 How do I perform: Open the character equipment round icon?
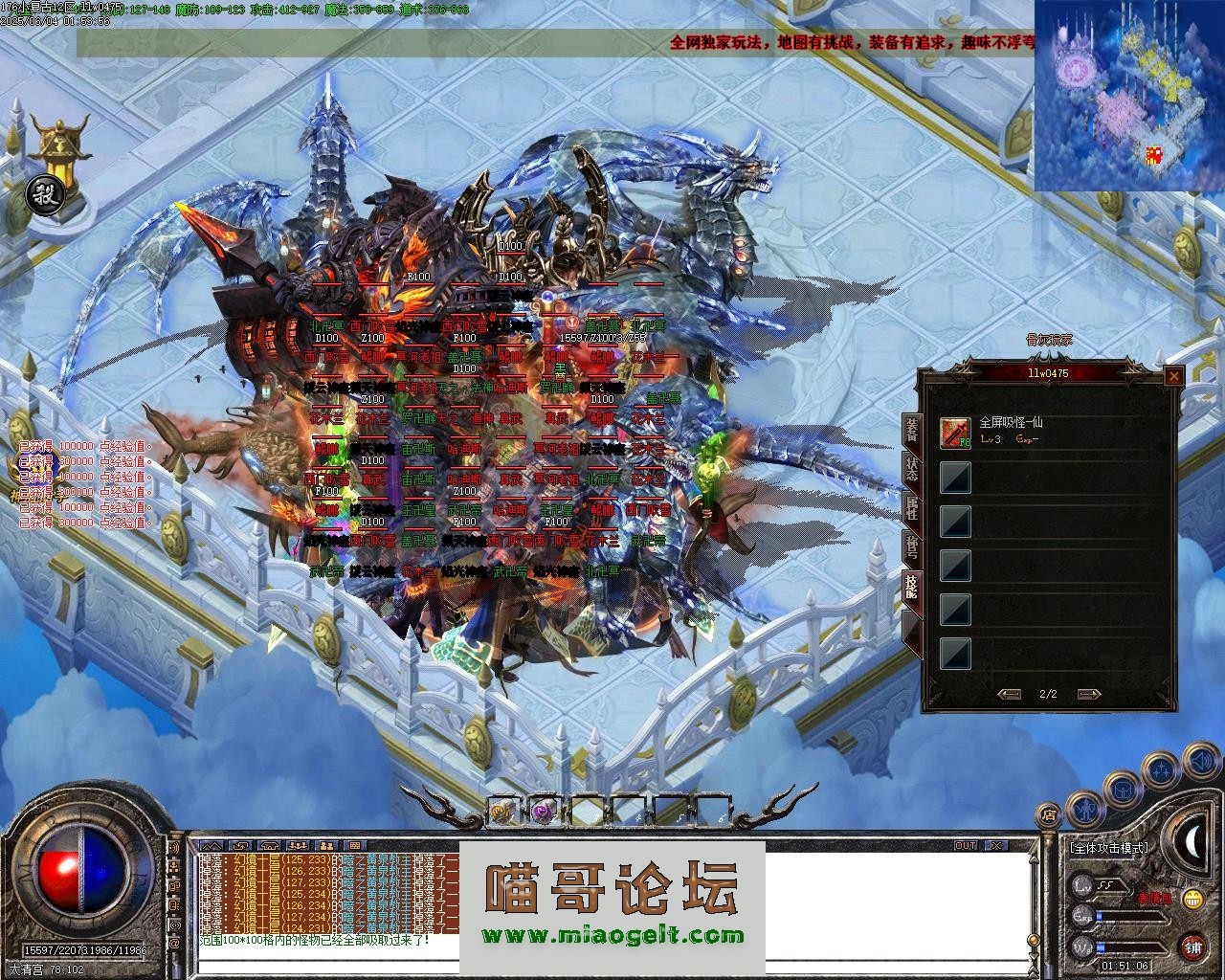pos(1084,809)
